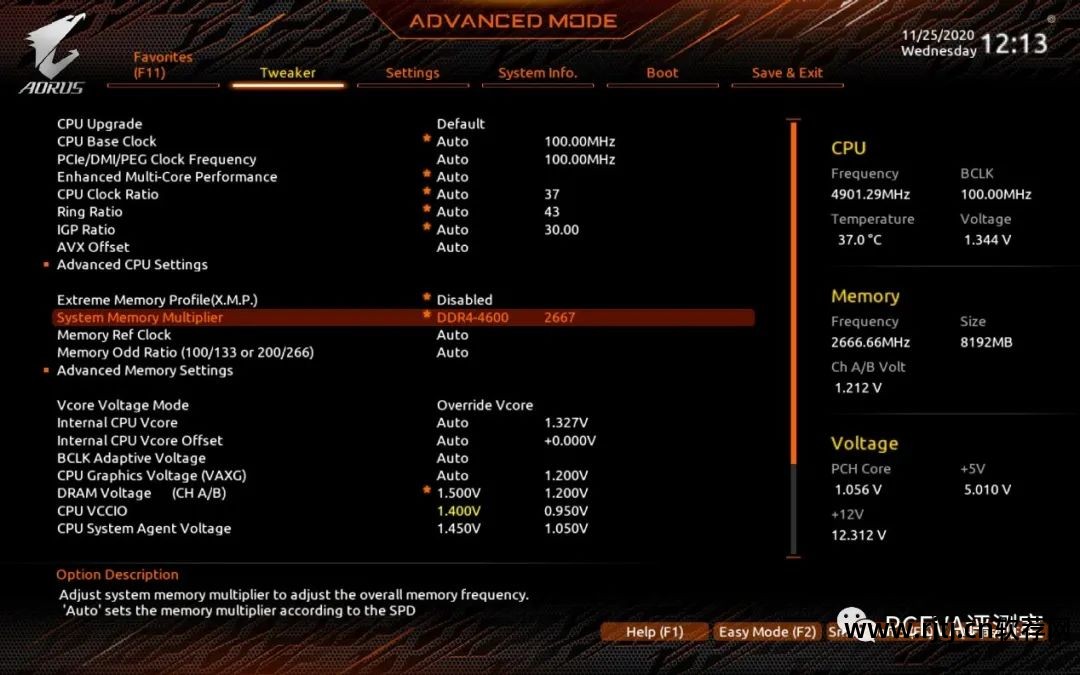Select the CPU Clock Ratio setting
This screenshot has height=675, width=1080.
108,194
